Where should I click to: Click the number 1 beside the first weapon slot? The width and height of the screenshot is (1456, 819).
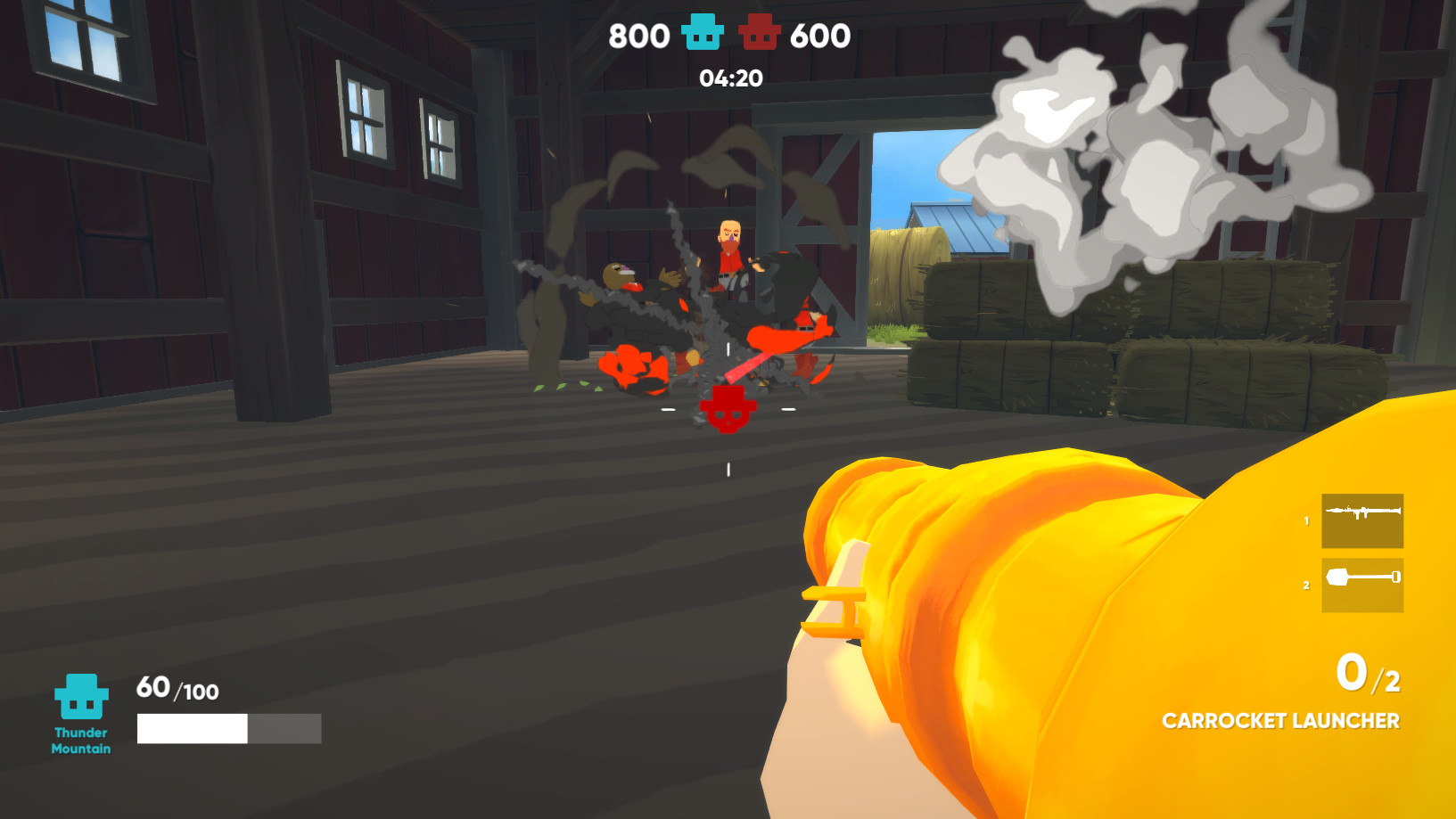coord(1305,521)
